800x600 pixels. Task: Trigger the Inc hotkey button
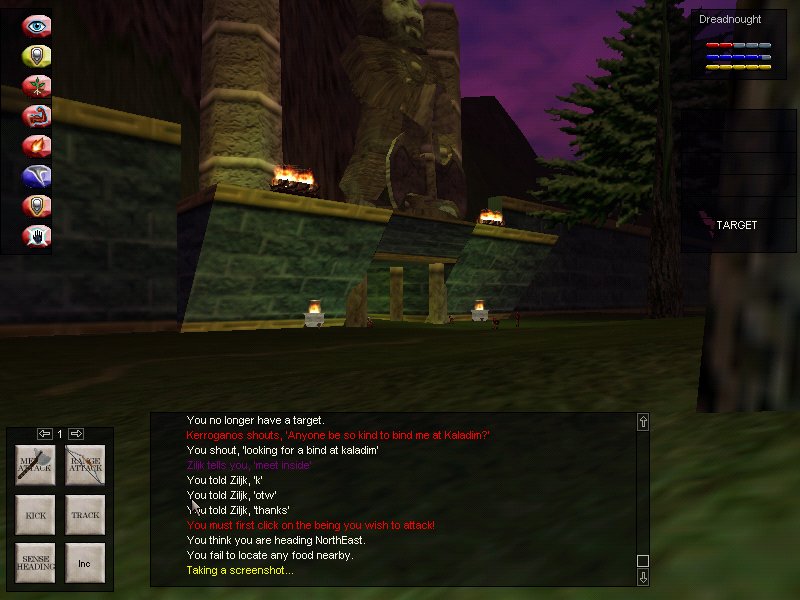[x=85, y=563]
